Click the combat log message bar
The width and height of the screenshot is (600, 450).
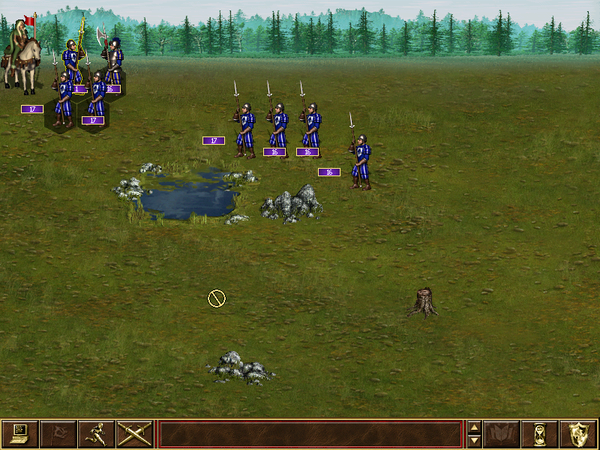310,434
